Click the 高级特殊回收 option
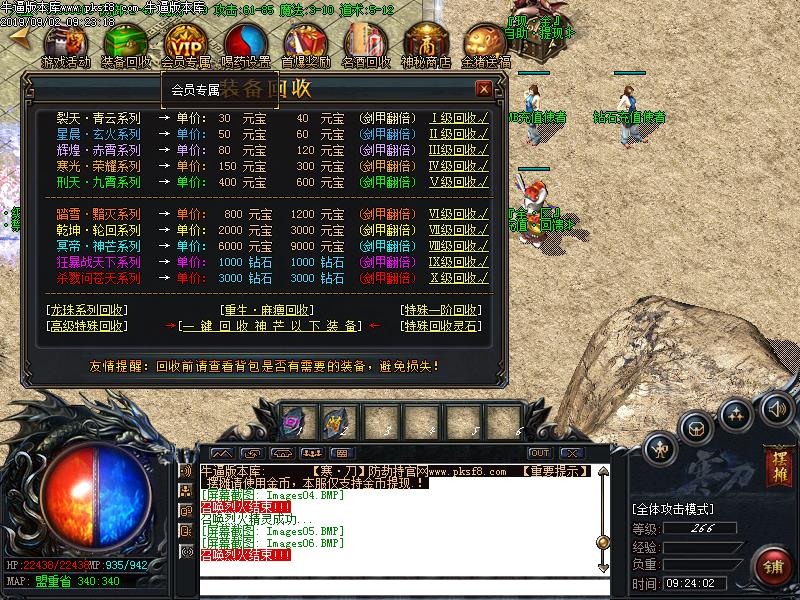Image resolution: width=800 pixels, height=600 pixels. (87, 326)
